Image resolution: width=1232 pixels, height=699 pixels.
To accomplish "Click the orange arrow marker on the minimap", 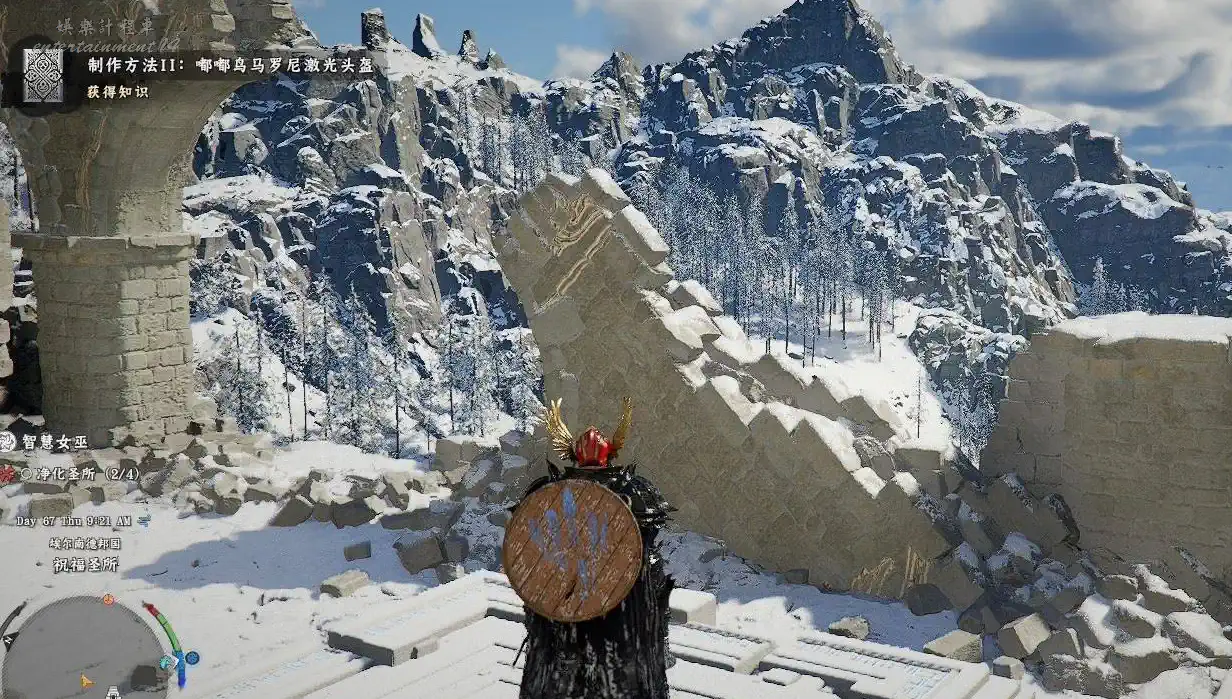I will pos(87,681).
